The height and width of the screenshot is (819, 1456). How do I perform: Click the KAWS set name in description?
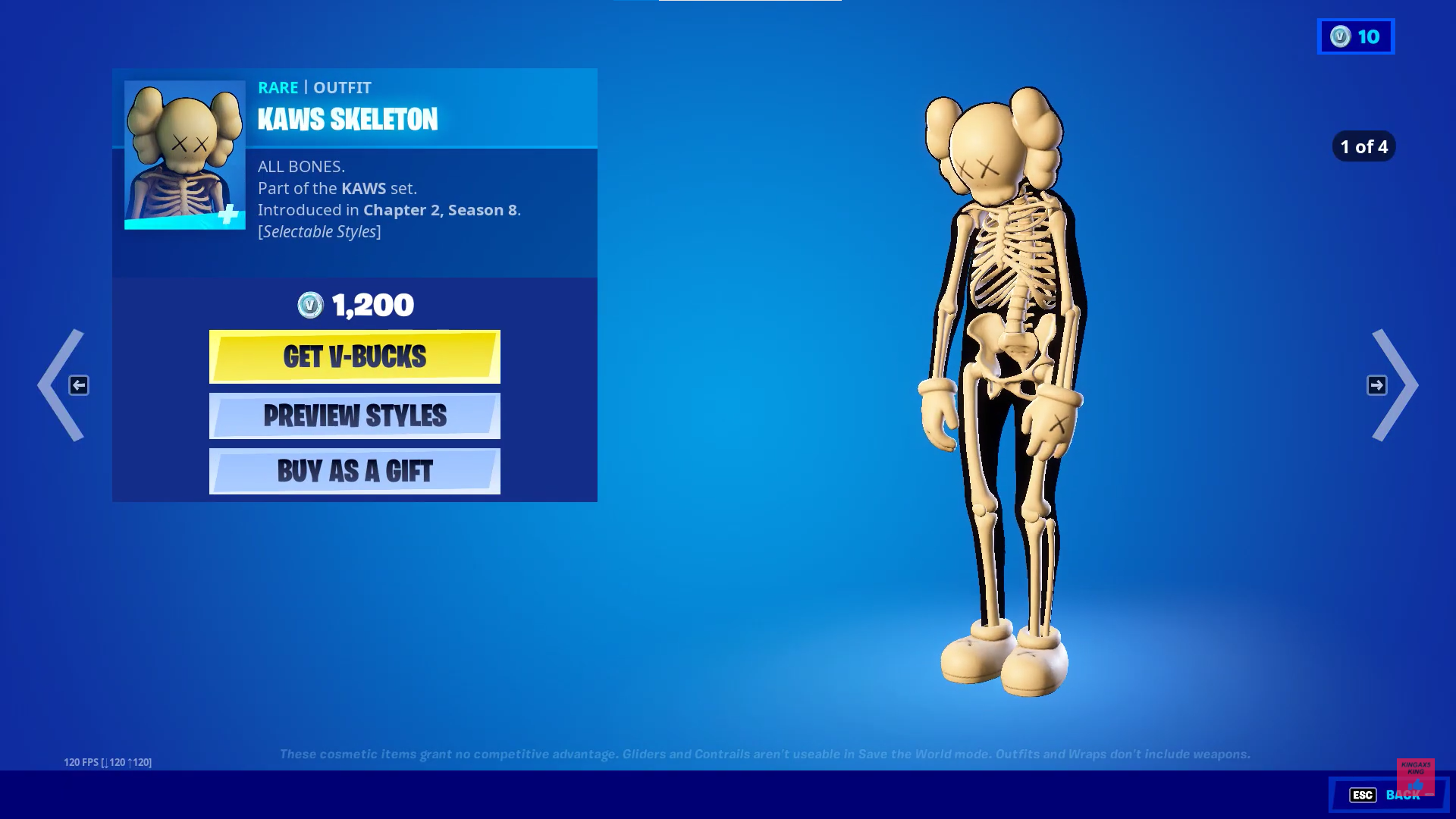tap(363, 189)
